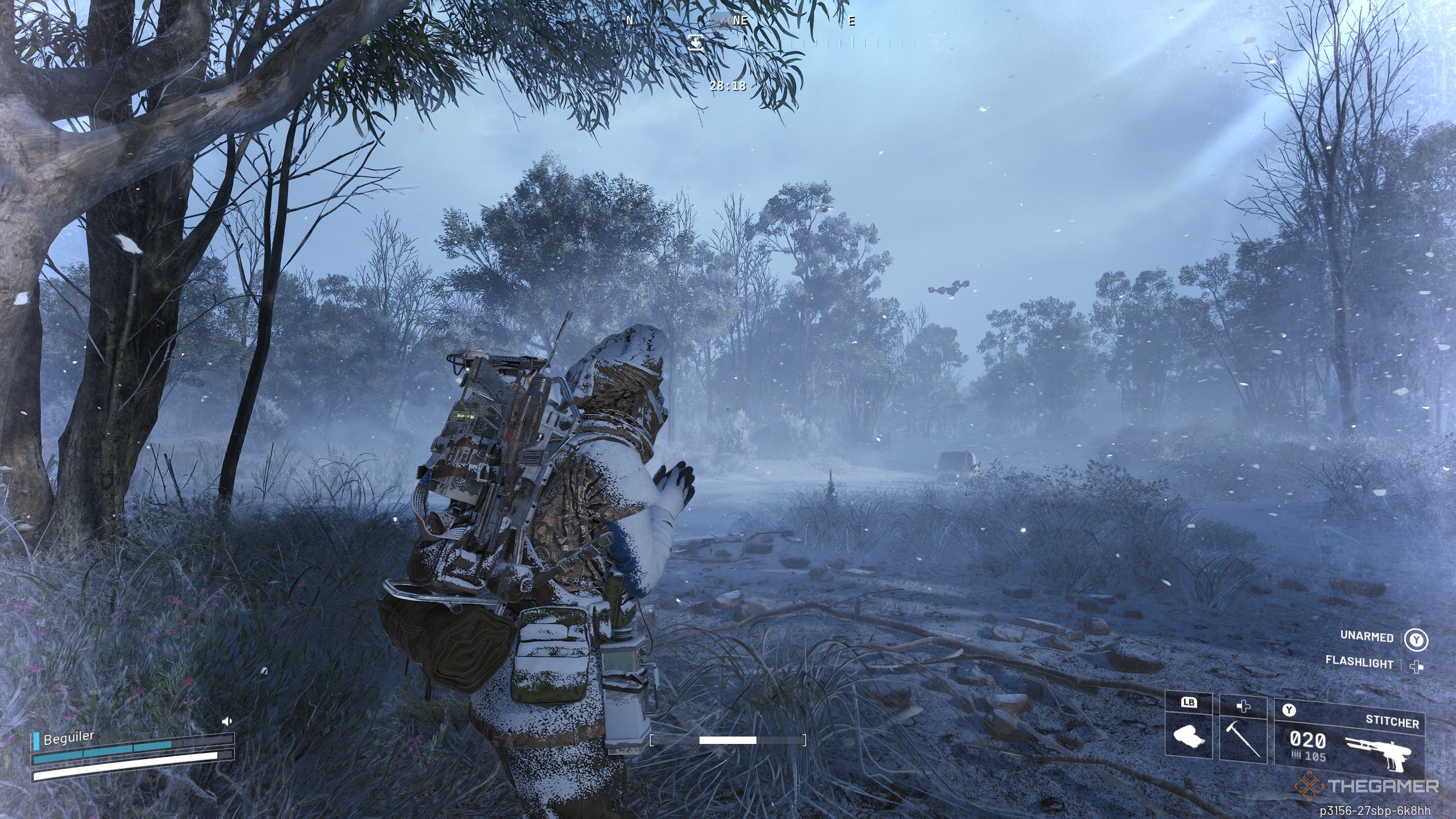Image resolution: width=1456 pixels, height=819 pixels.
Task: Click the extraction marker on the compass
Action: point(696,43)
